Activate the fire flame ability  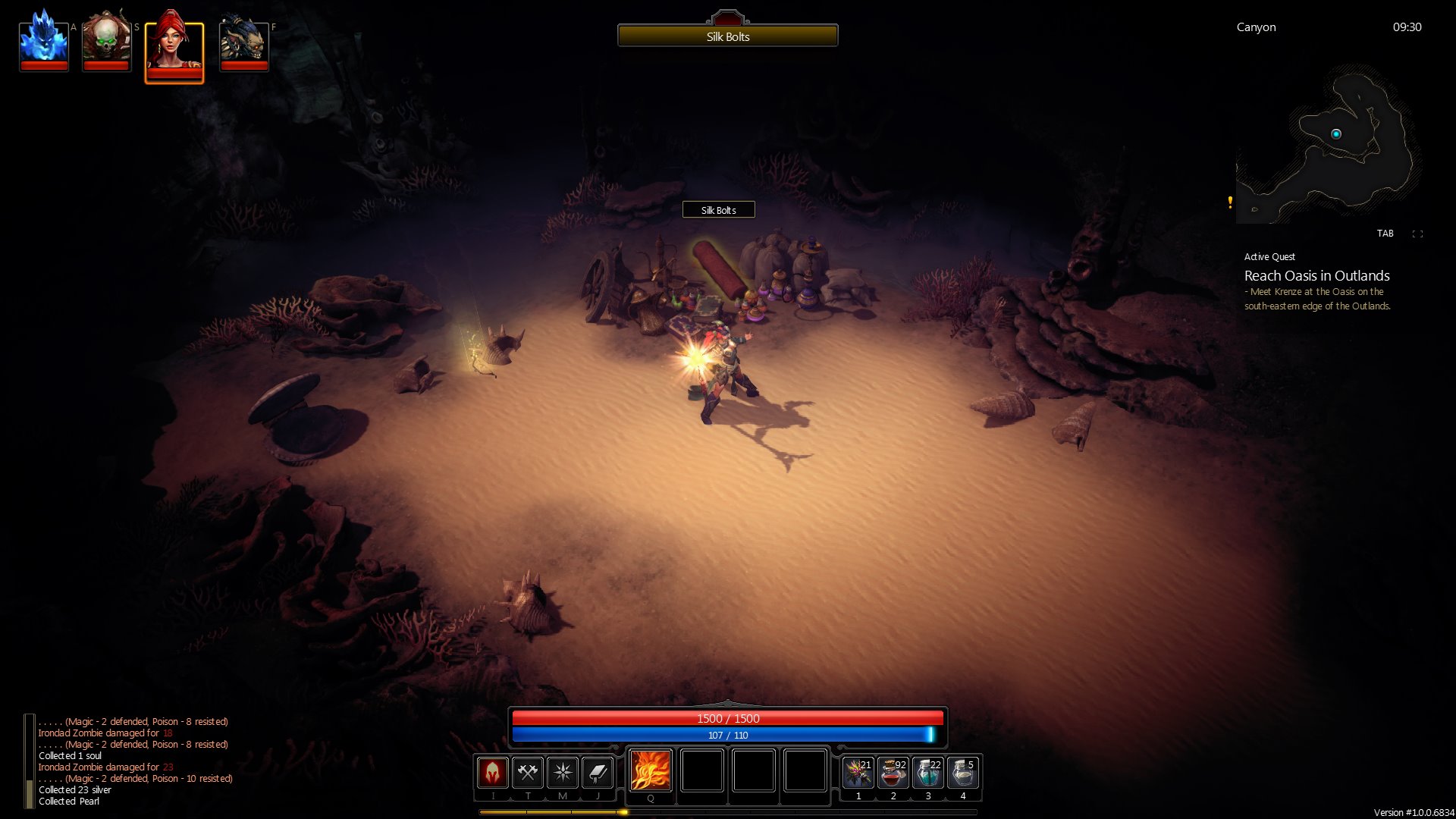651,770
